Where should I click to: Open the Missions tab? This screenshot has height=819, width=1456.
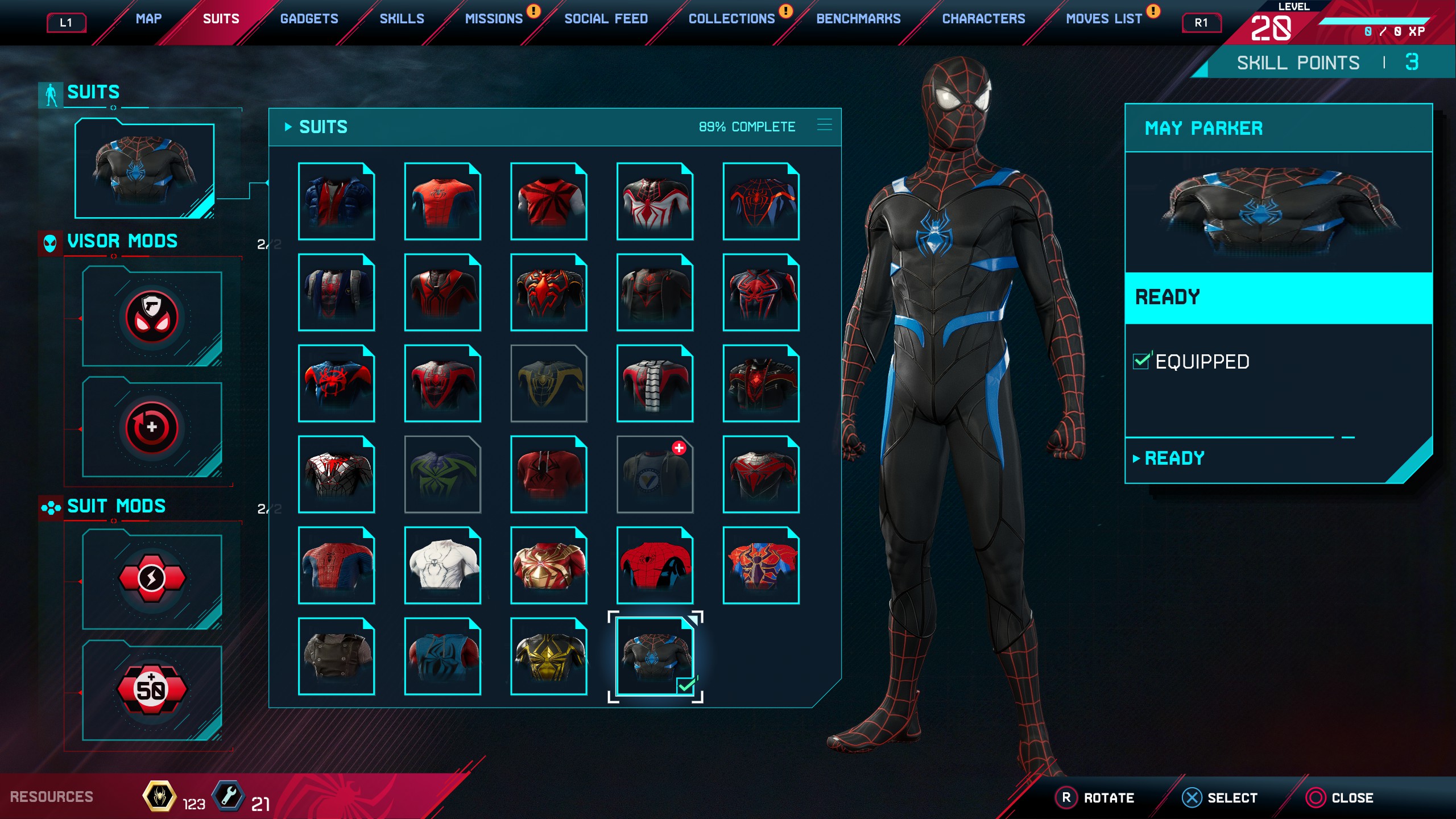pyautogui.click(x=494, y=19)
